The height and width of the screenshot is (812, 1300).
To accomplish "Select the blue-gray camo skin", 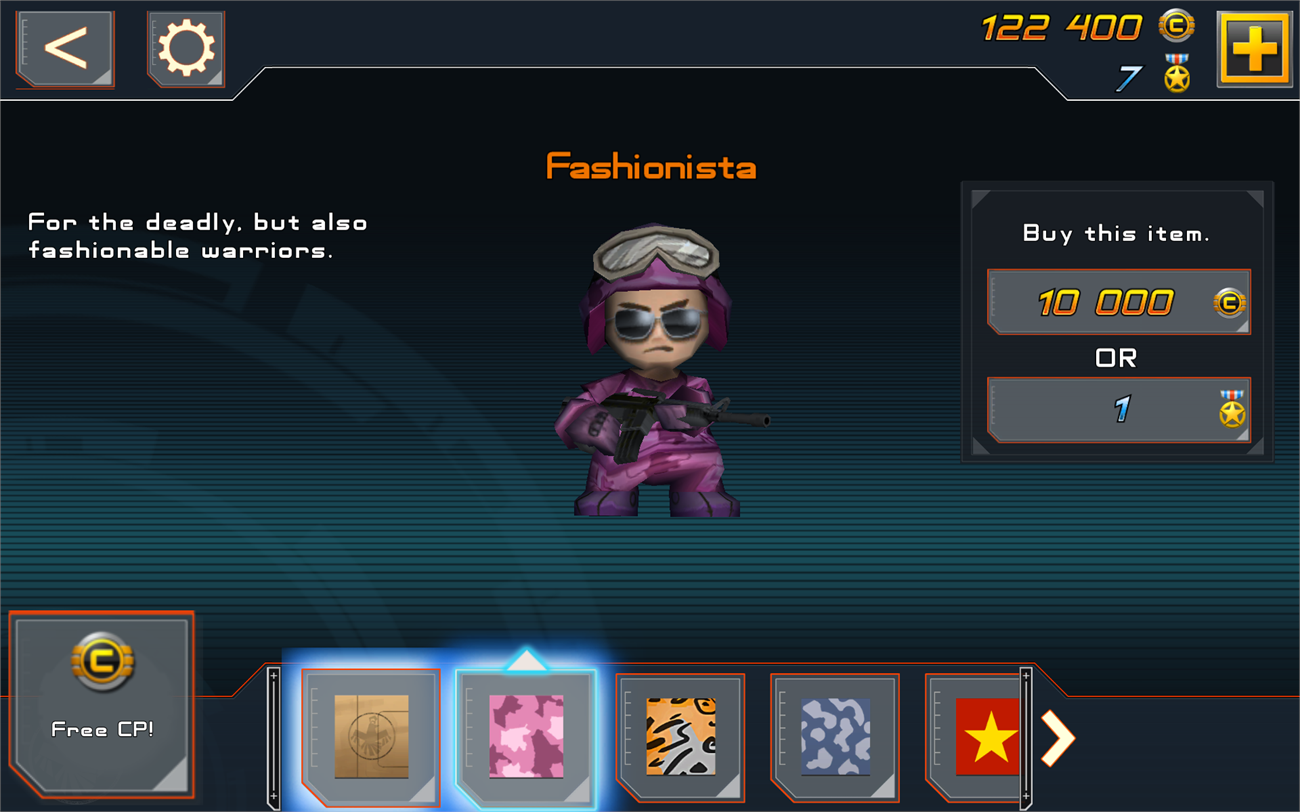I will (x=835, y=736).
